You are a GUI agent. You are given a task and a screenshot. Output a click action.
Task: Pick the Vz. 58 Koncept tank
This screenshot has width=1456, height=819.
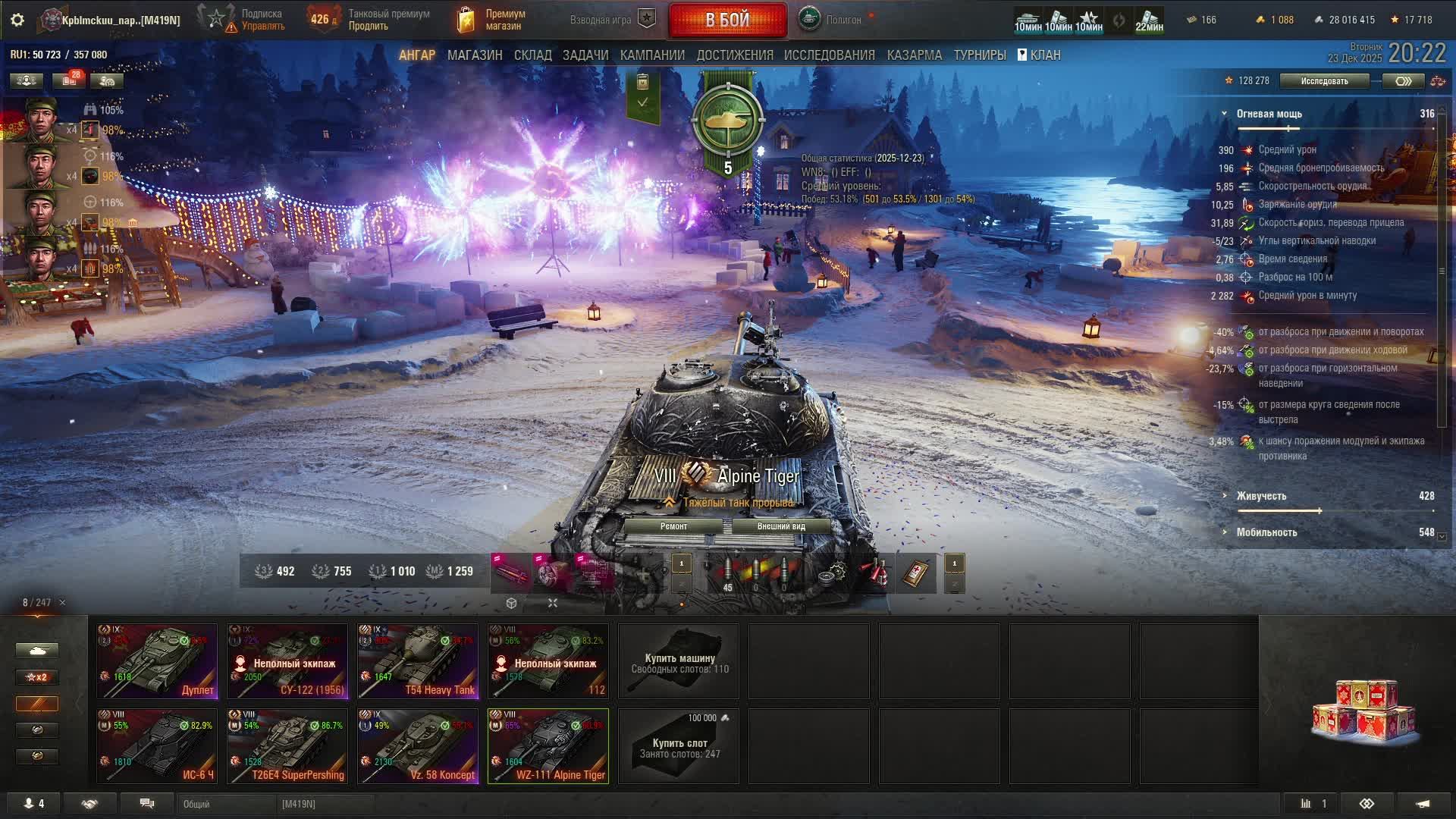418,745
